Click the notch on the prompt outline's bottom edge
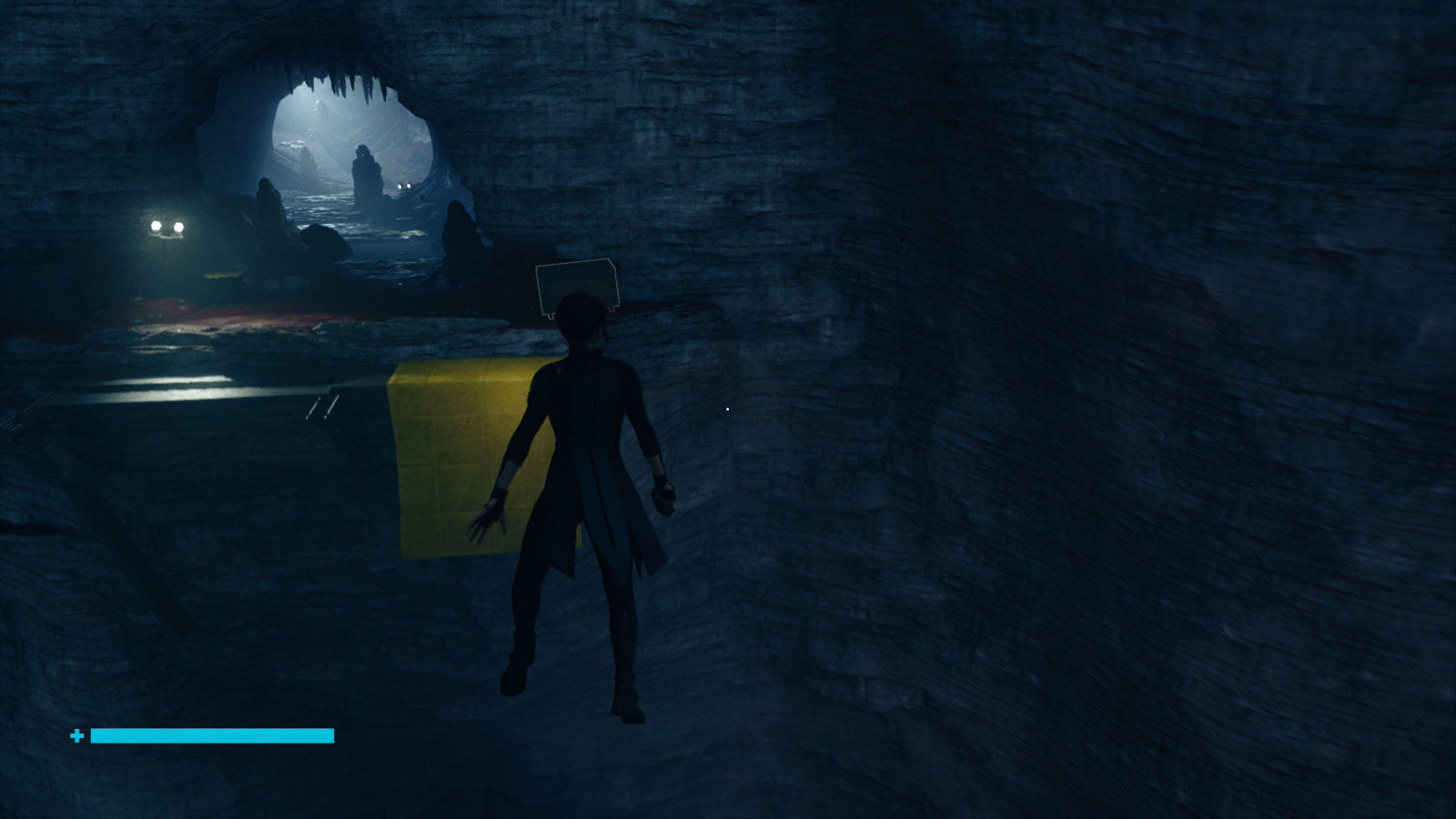Screen dimensions: 1456x819 [551, 316]
